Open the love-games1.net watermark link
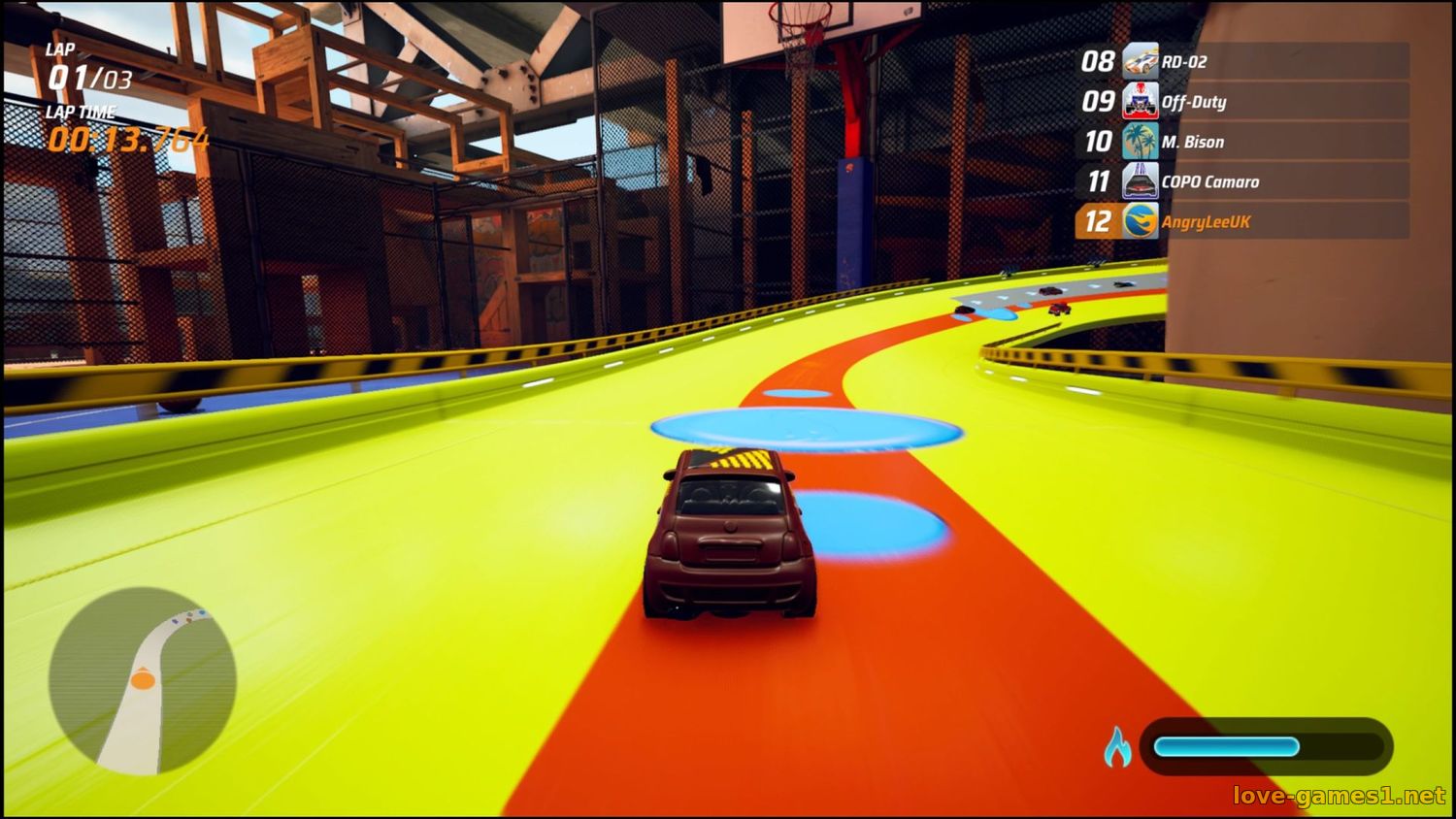 point(1339,796)
